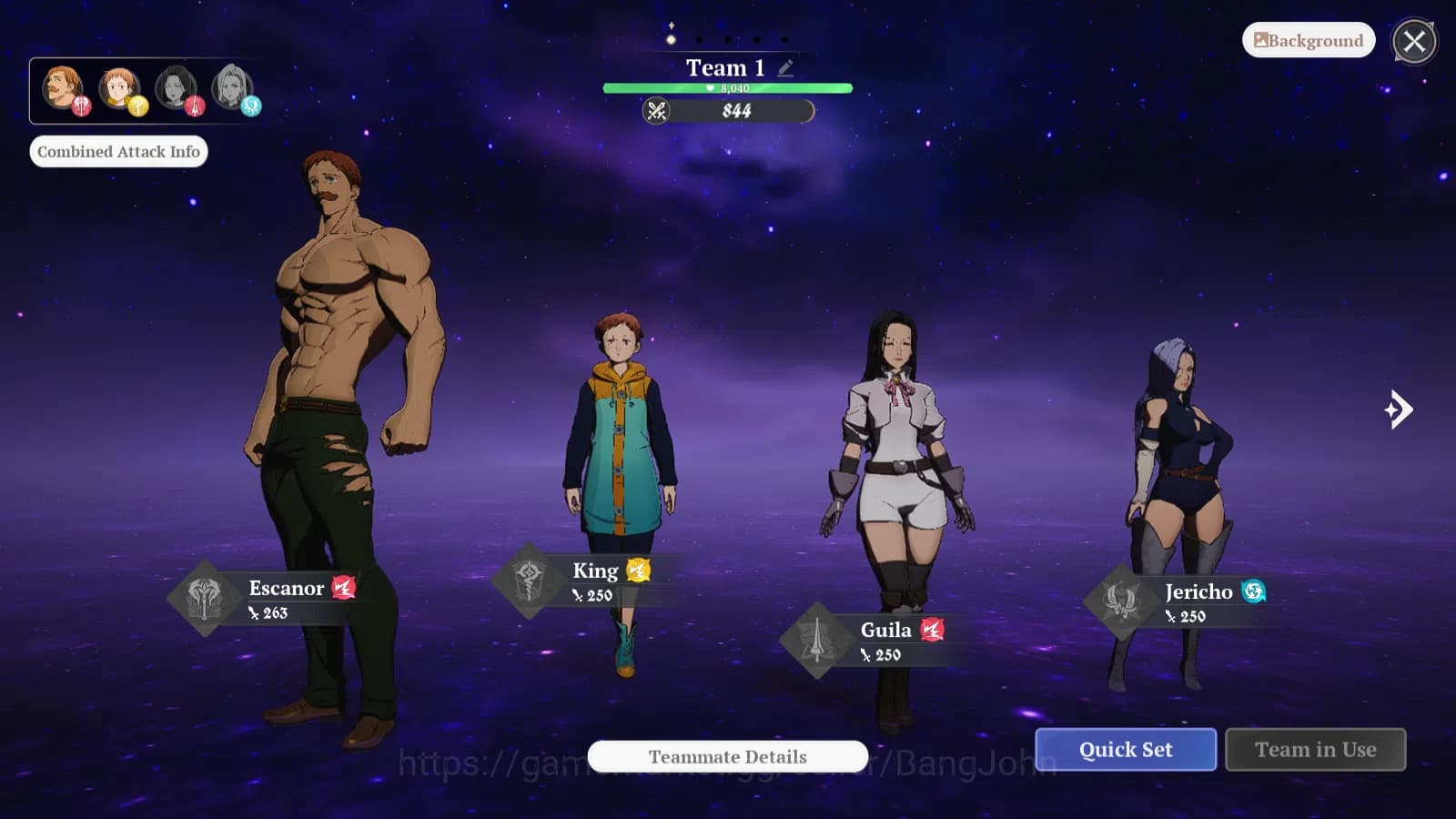Tap the gold attribute badge next to King
The height and width of the screenshot is (819, 1456).
(639, 571)
